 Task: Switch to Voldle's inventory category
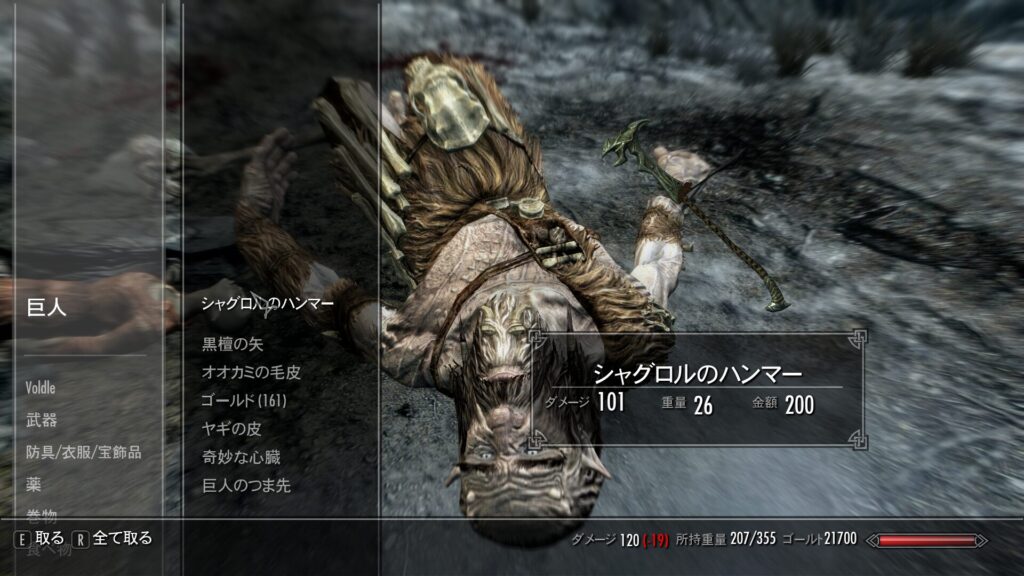(41, 387)
